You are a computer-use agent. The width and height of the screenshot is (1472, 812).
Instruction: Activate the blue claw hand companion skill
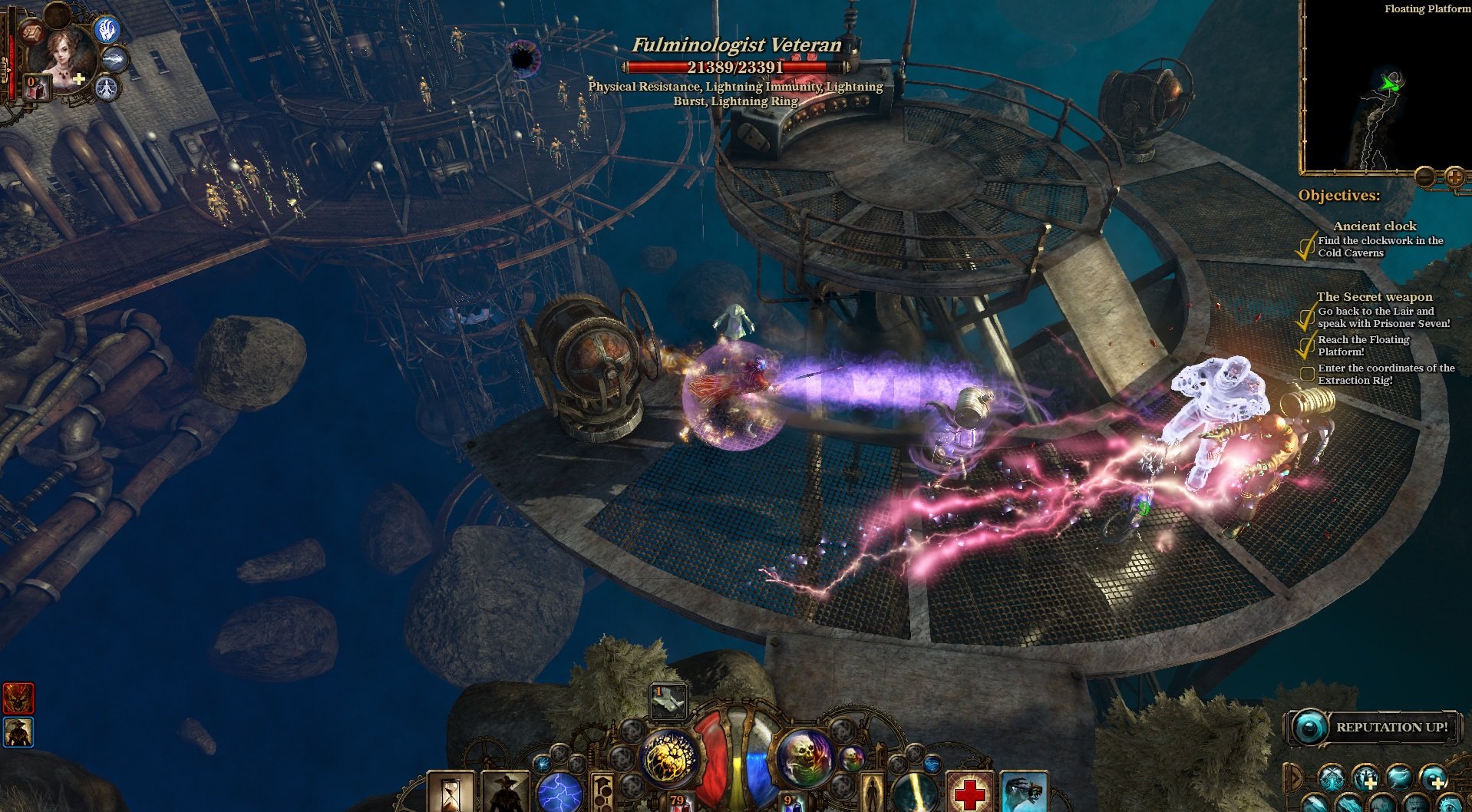107,29
